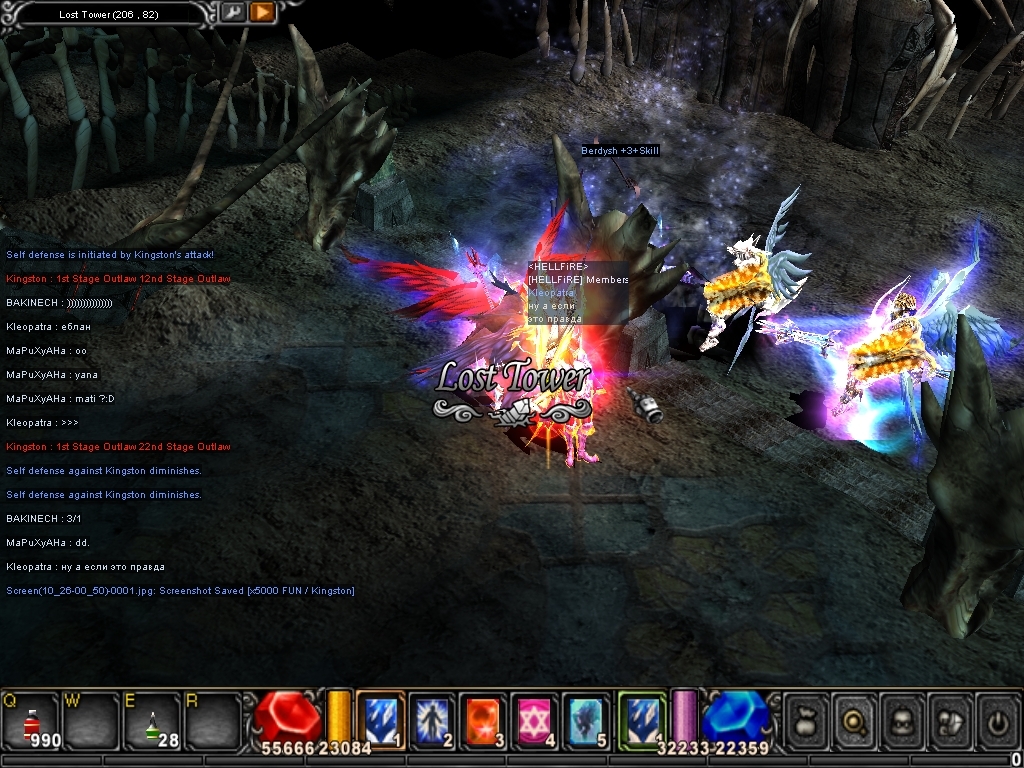Choose the orange fire skill in slot 3
Image resolution: width=1024 pixels, height=768 pixels.
click(x=484, y=719)
